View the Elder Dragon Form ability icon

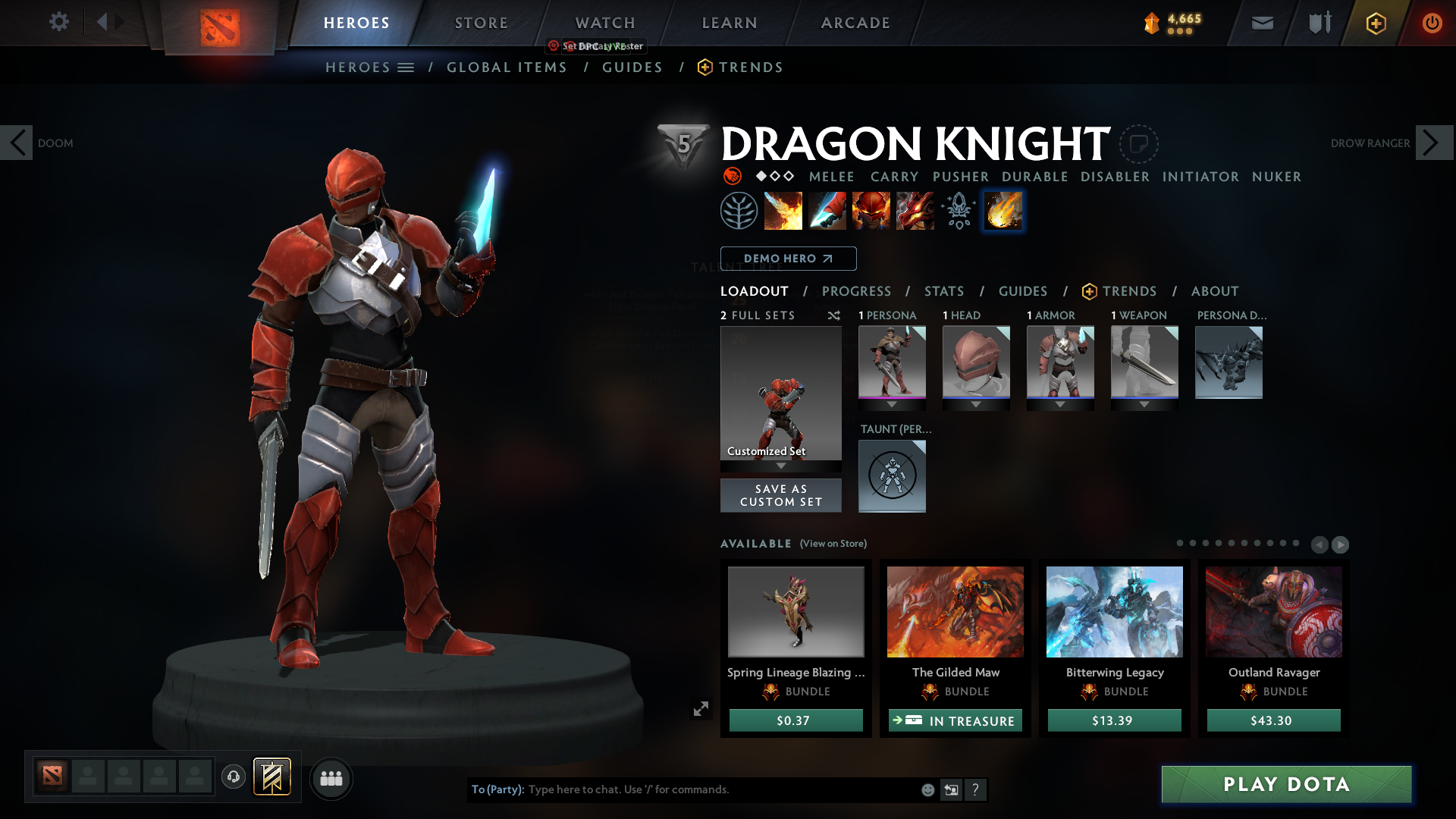(x=915, y=211)
